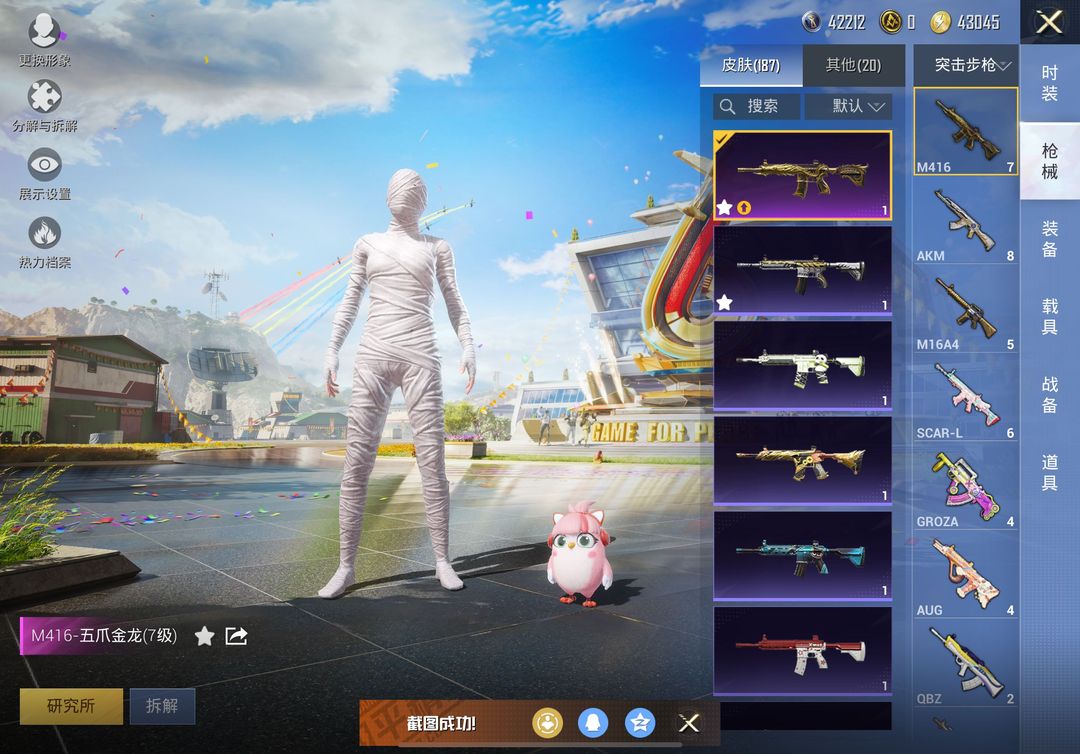Open the 研究所 button
The image size is (1080, 754).
click(71, 706)
